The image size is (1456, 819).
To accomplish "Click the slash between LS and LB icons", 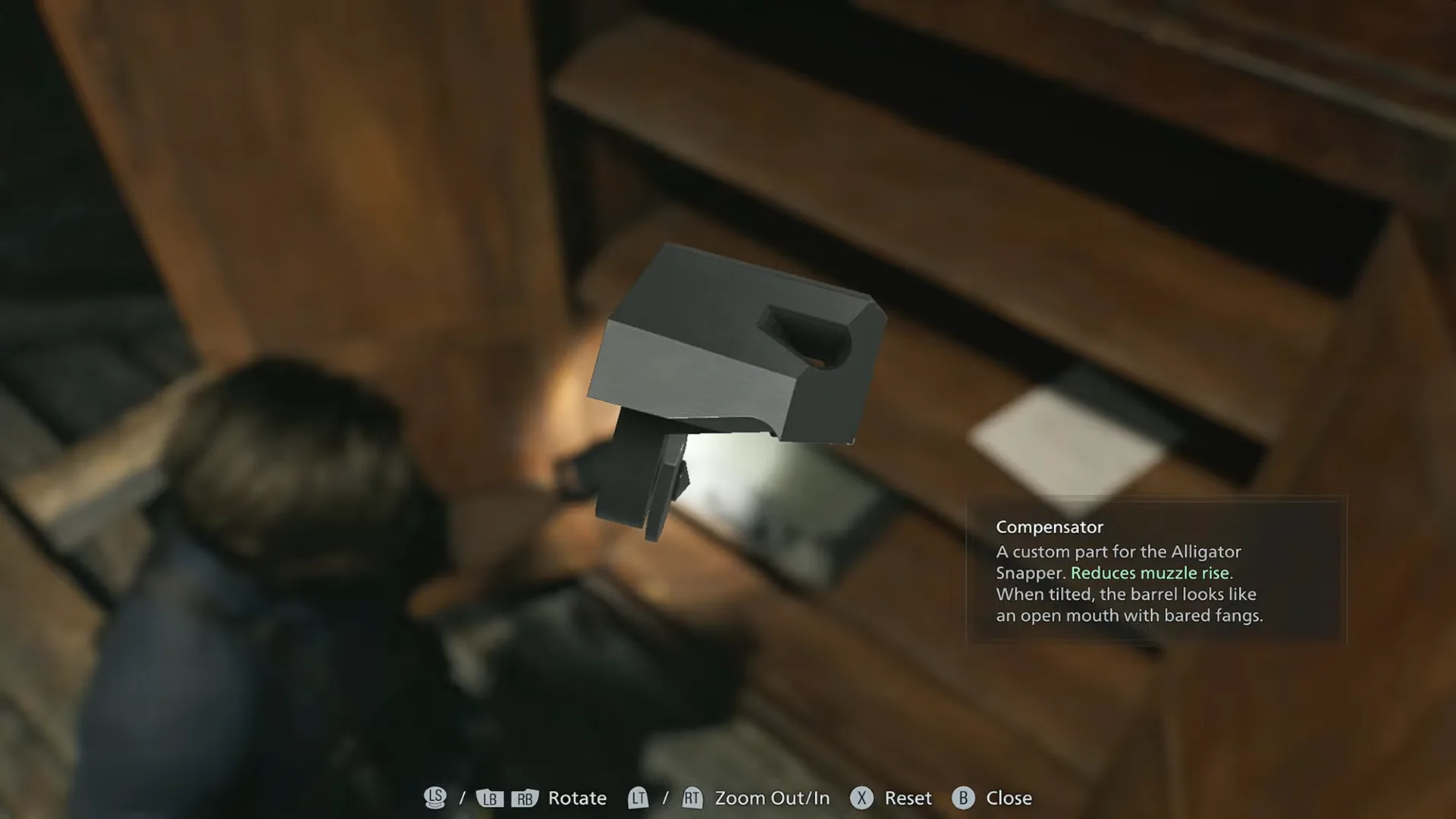I will pos(463,798).
